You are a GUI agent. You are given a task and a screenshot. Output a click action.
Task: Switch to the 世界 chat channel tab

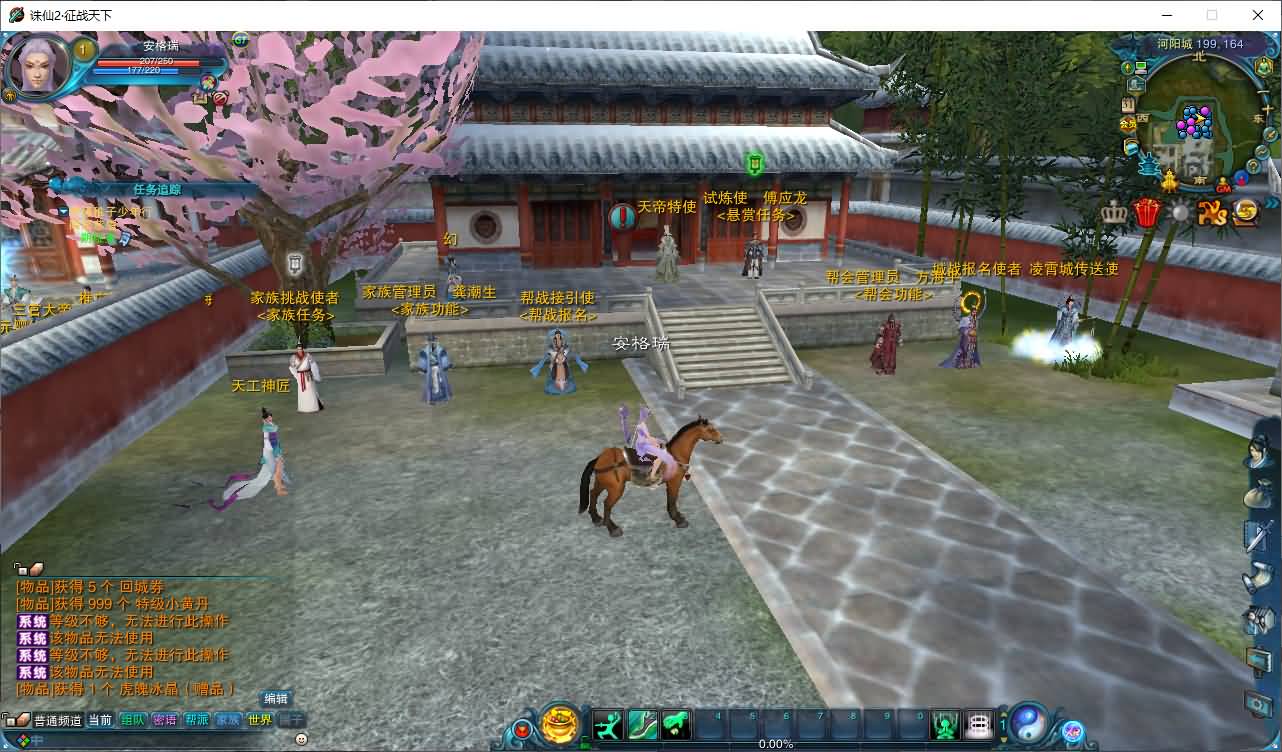pyautogui.click(x=259, y=719)
